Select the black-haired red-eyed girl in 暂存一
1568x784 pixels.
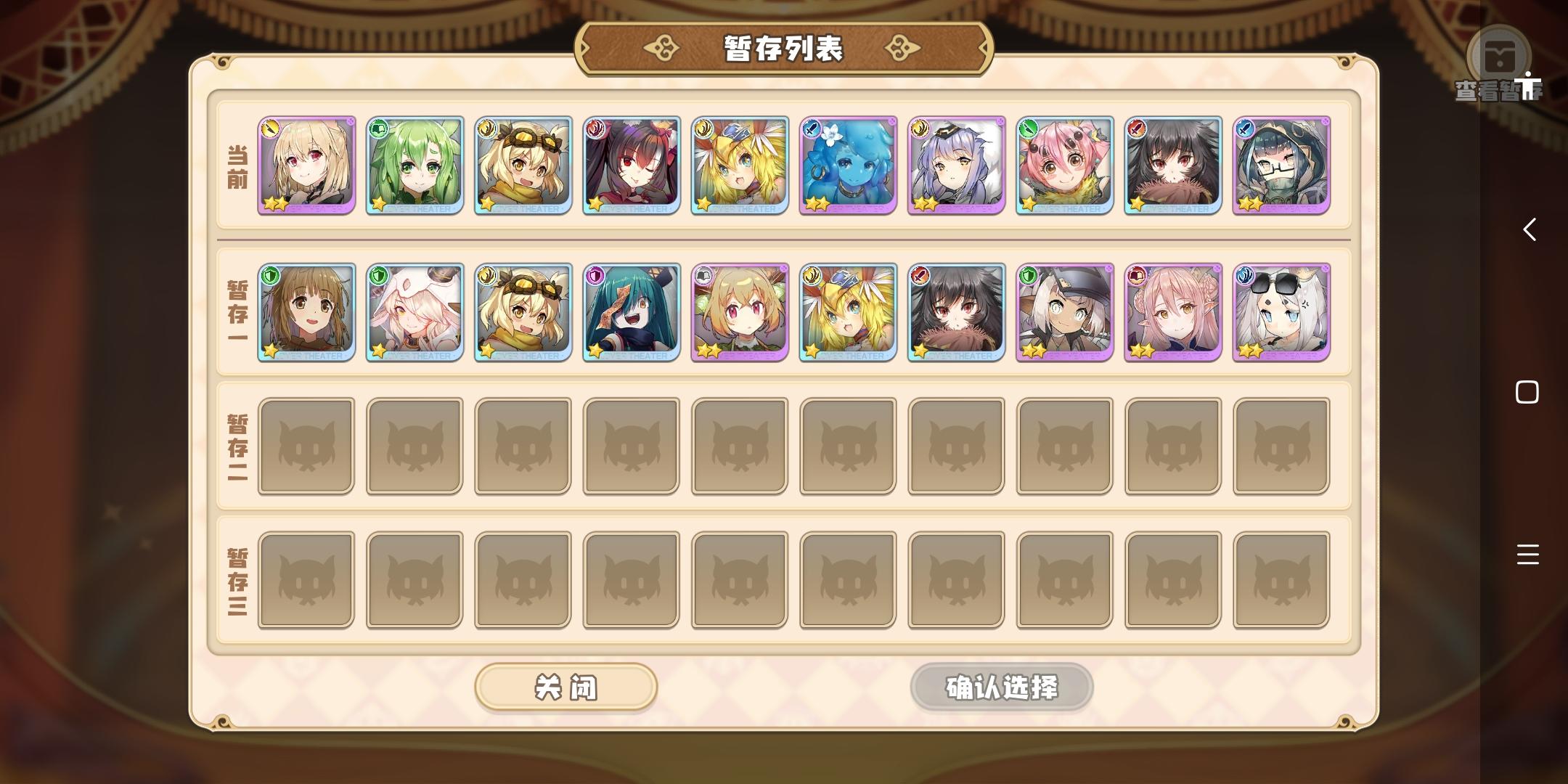(x=956, y=312)
